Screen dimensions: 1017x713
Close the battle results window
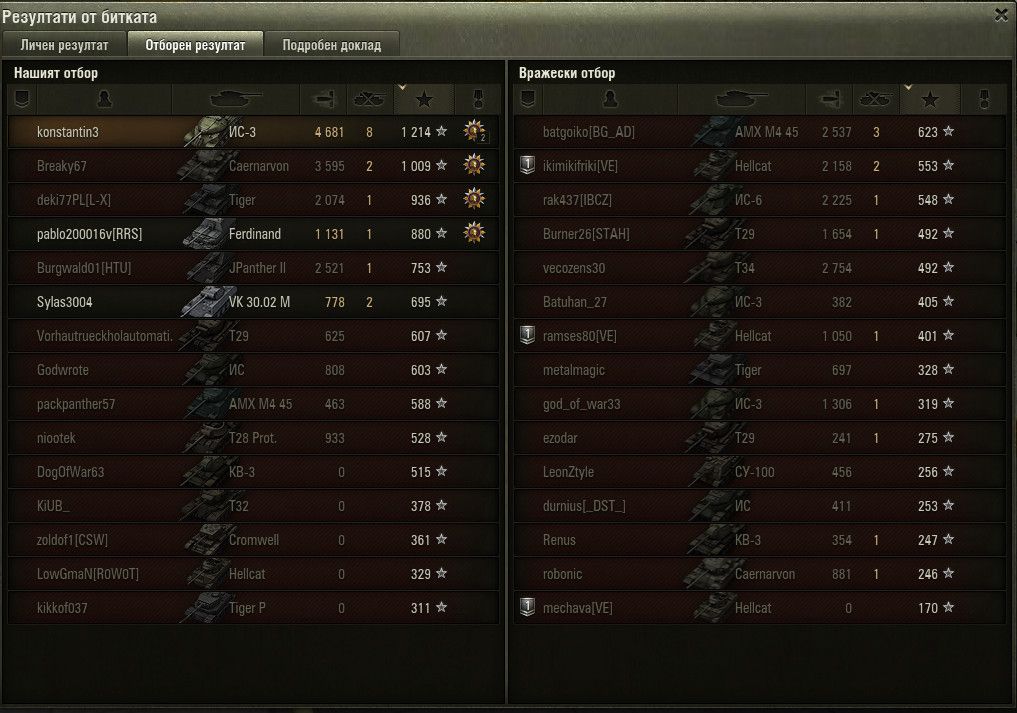[1001, 15]
